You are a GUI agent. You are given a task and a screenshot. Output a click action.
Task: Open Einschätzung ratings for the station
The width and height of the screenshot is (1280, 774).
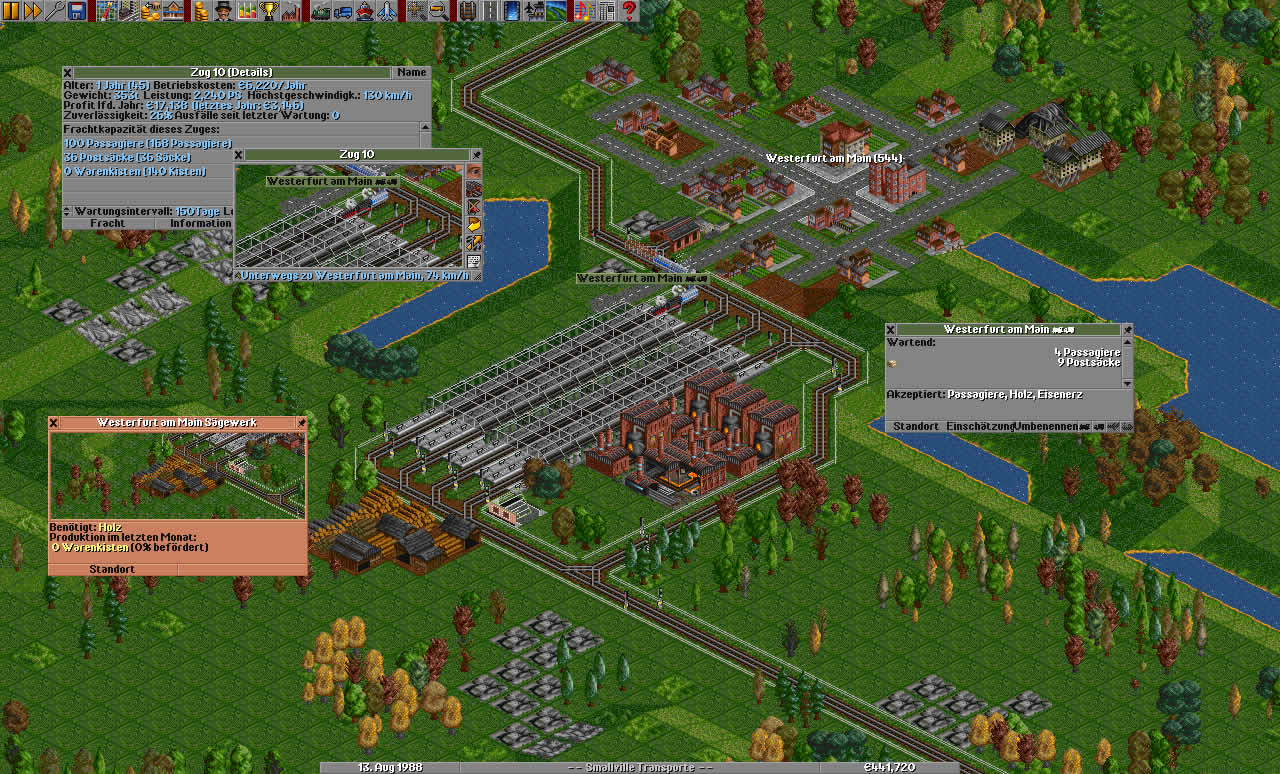pyautogui.click(x=979, y=426)
